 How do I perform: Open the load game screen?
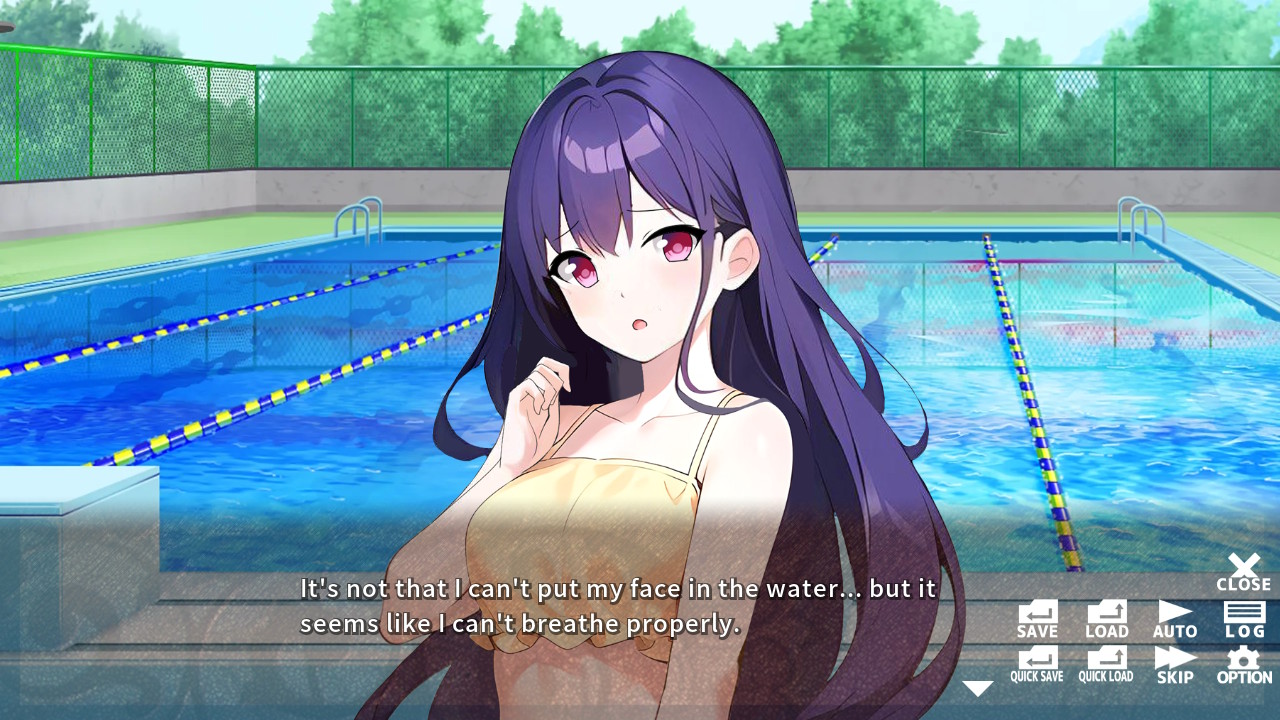click(x=1106, y=617)
